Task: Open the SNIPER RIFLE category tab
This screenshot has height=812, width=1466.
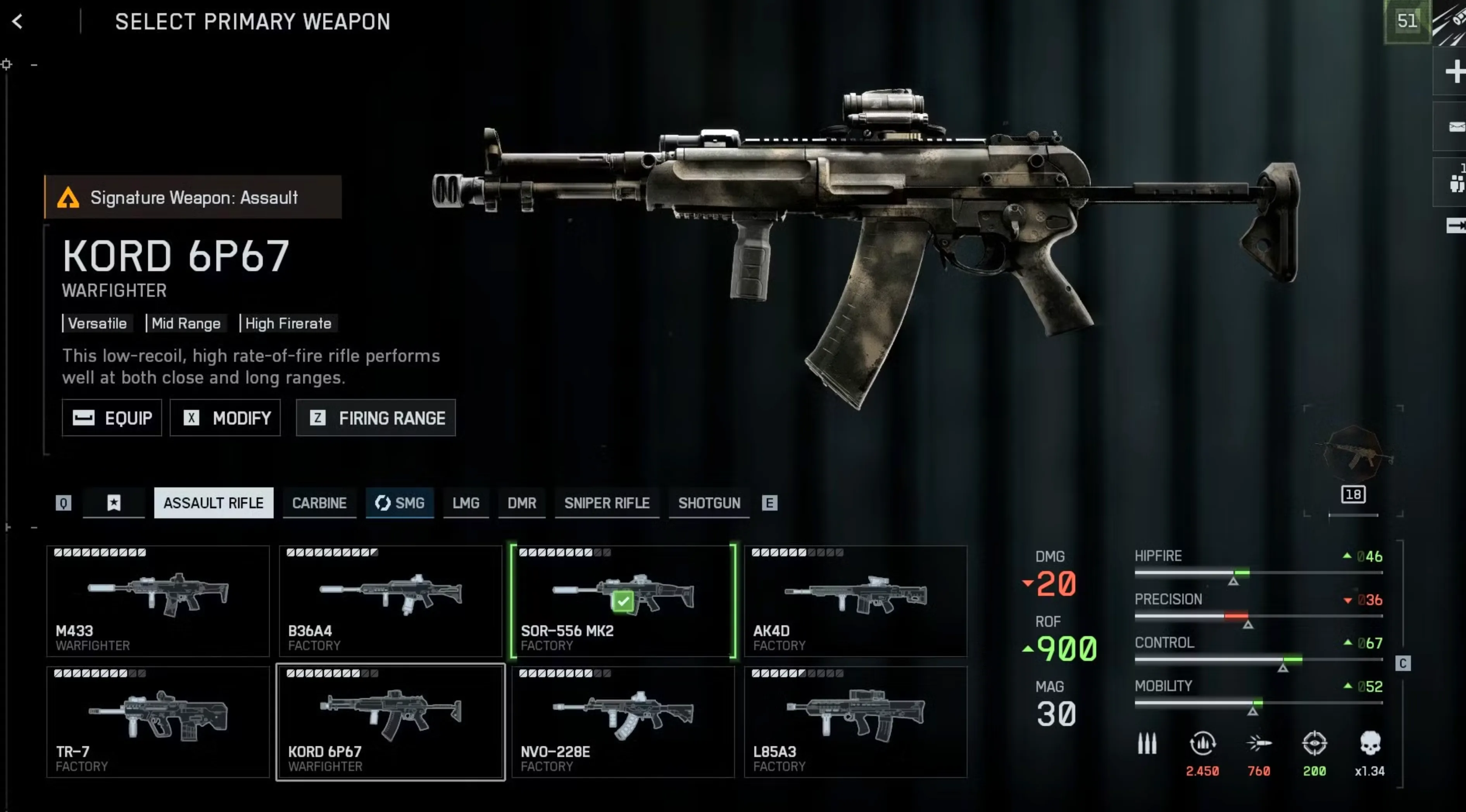Action: click(x=607, y=503)
